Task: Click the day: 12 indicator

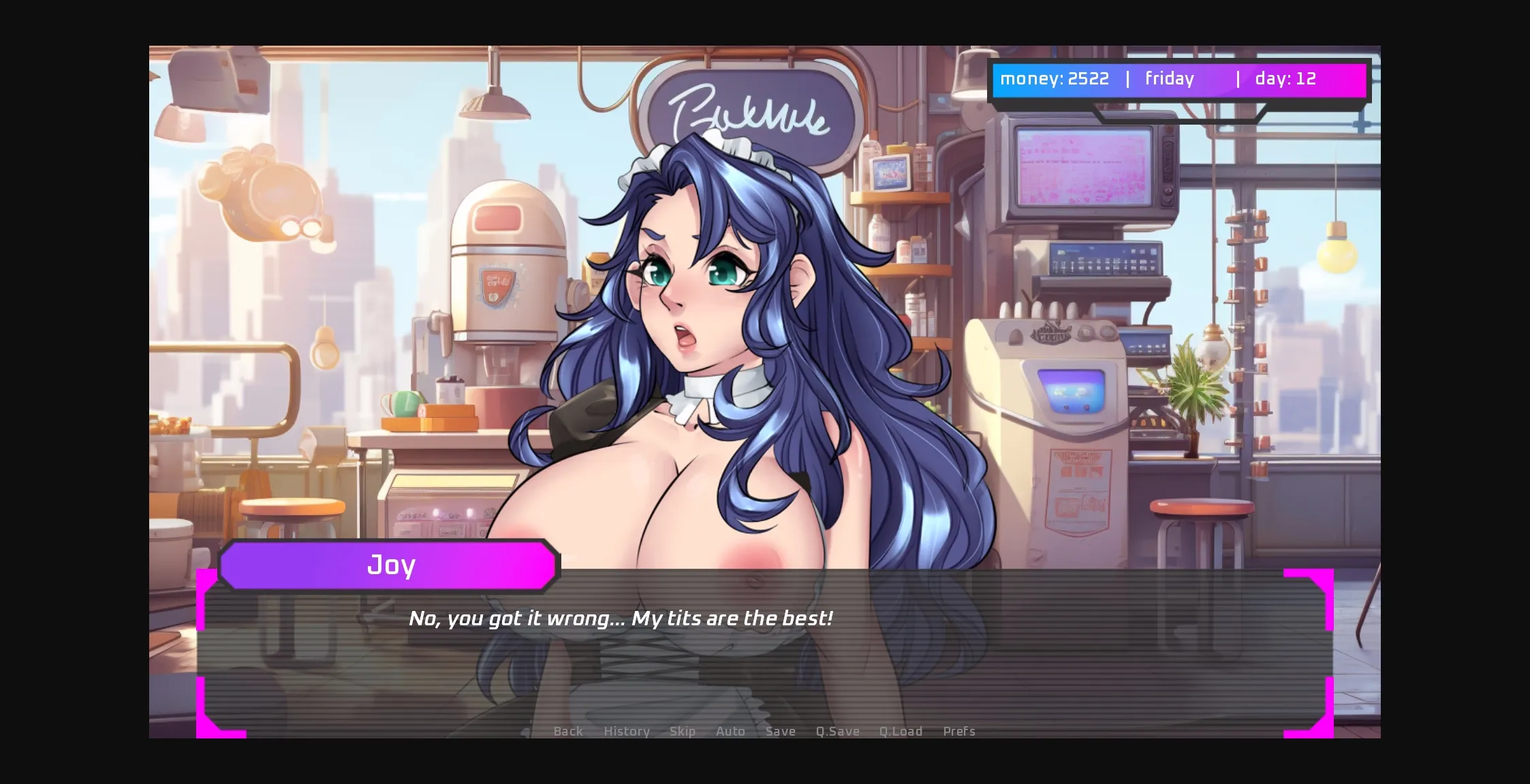Action: [1286, 79]
